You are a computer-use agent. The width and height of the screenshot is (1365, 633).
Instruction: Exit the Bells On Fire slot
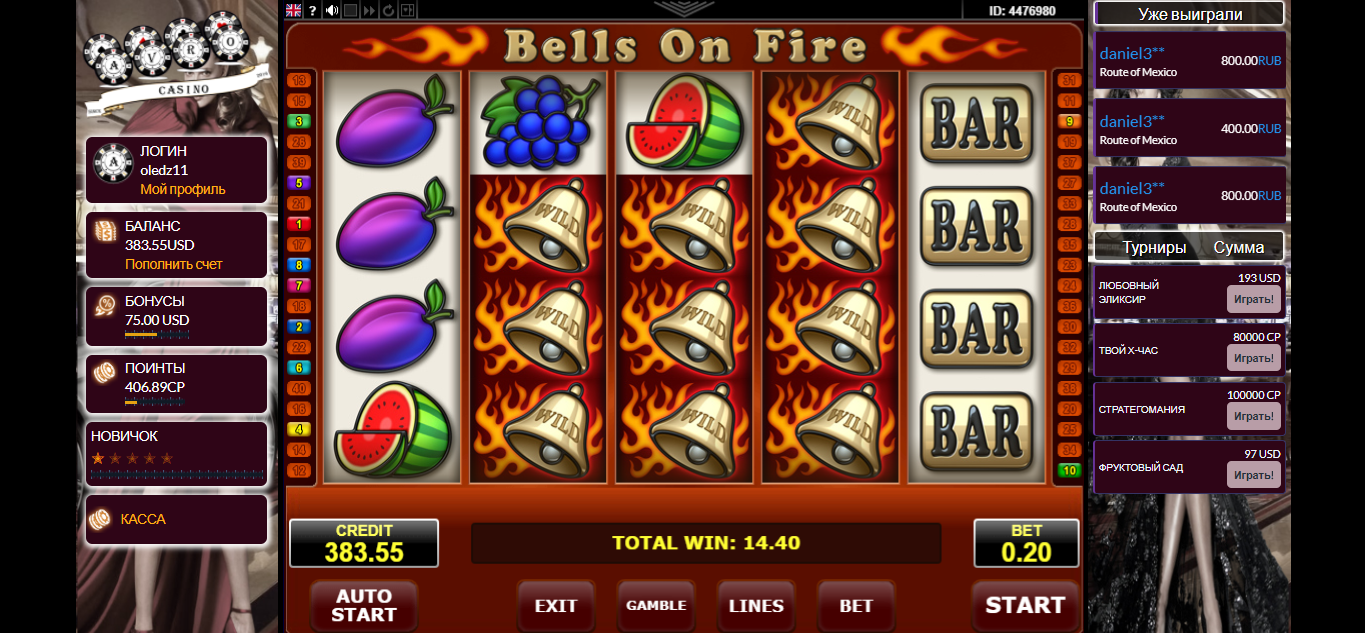click(x=556, y=605)
